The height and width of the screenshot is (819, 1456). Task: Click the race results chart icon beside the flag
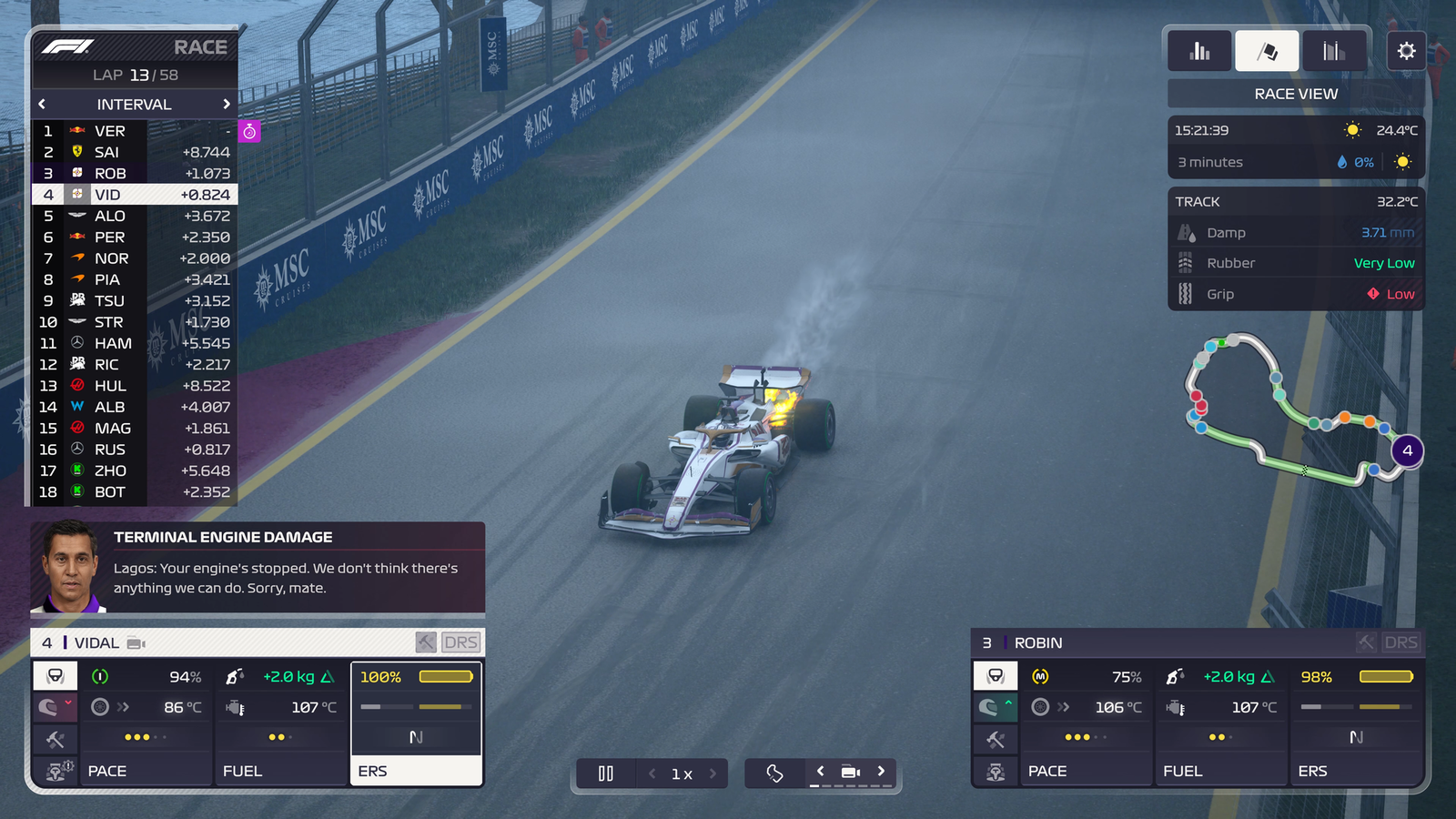(x=1334, y=51)
